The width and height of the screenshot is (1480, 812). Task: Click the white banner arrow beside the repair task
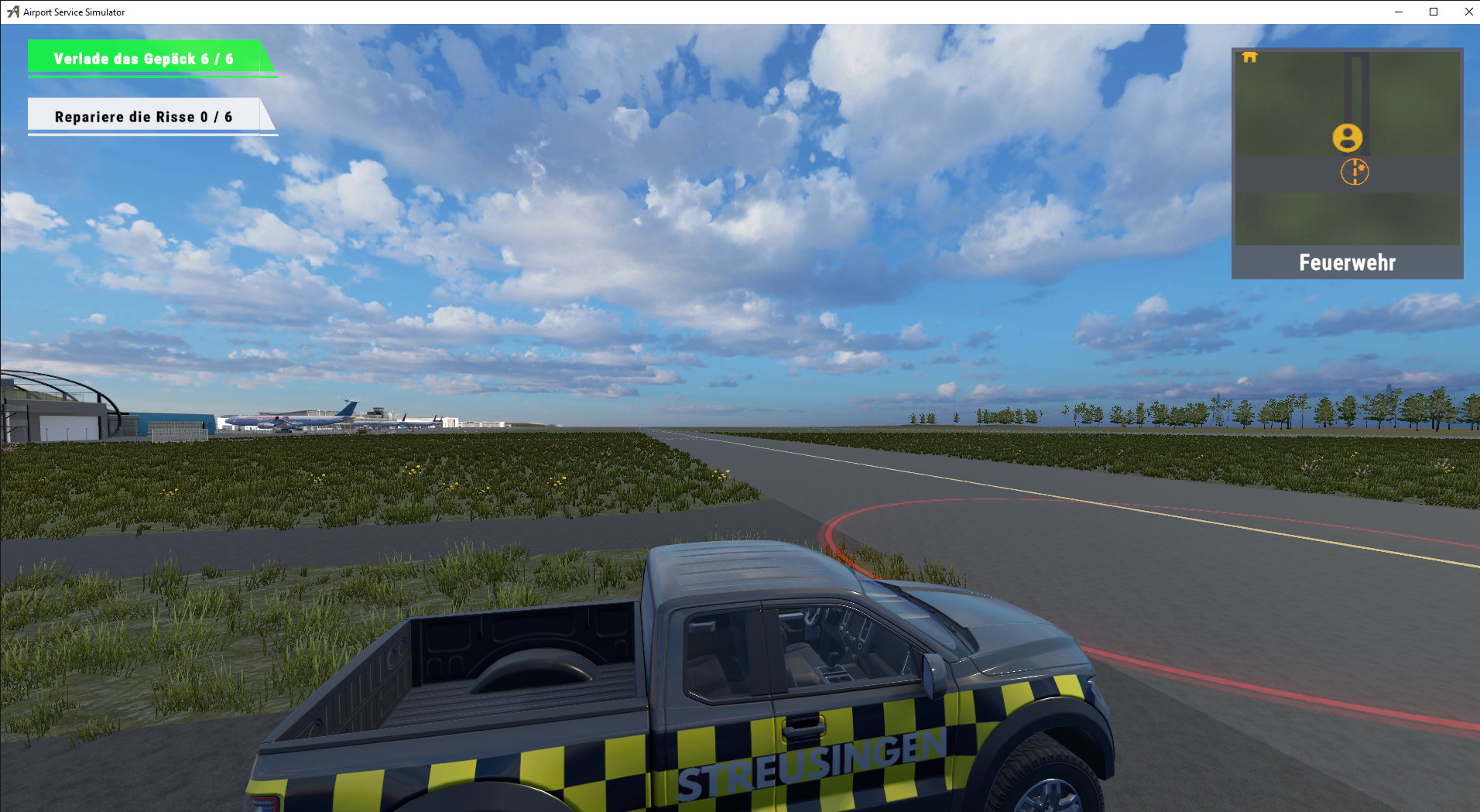coord(269,116)
